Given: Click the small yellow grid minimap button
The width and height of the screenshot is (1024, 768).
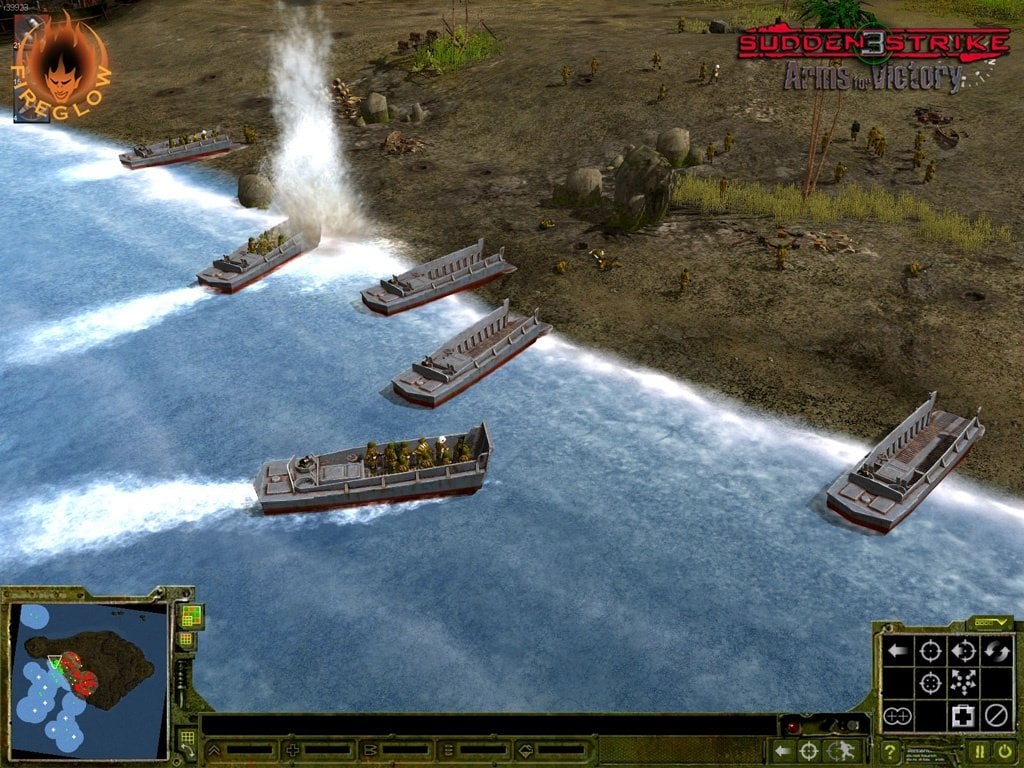Looking at the screenshot, I should point(186,640).
